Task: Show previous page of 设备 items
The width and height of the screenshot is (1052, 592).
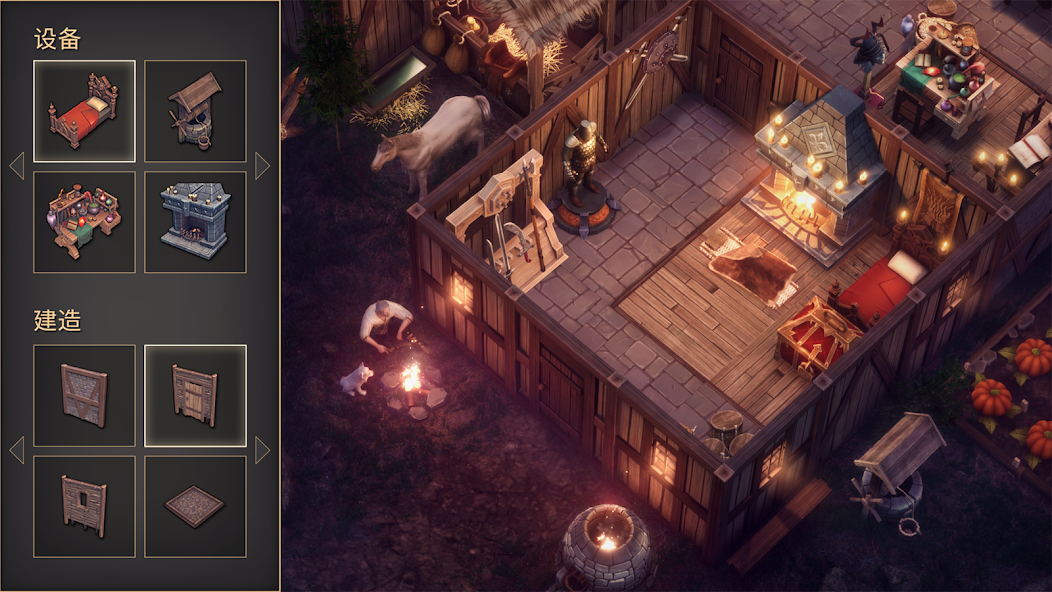Action: click(16, 166)
